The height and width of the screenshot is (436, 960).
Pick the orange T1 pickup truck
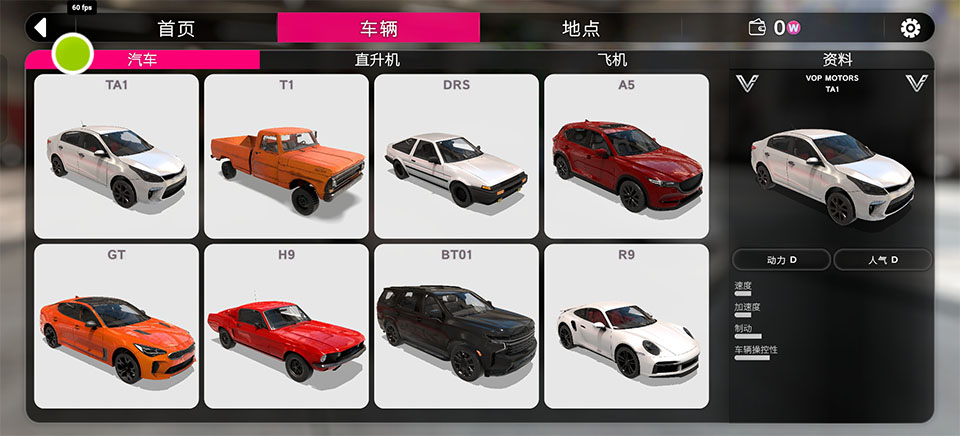coord(286,156)
